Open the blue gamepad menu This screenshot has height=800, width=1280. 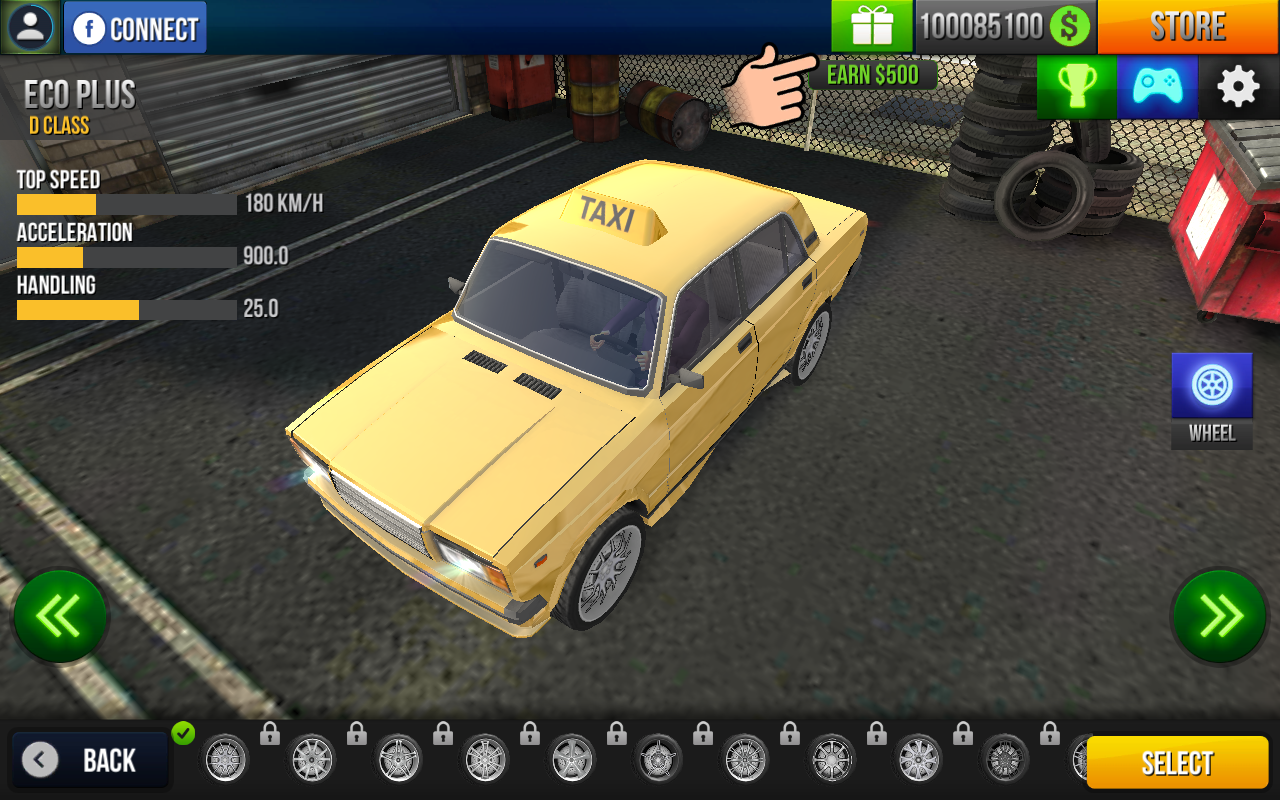coord(1157,87)
